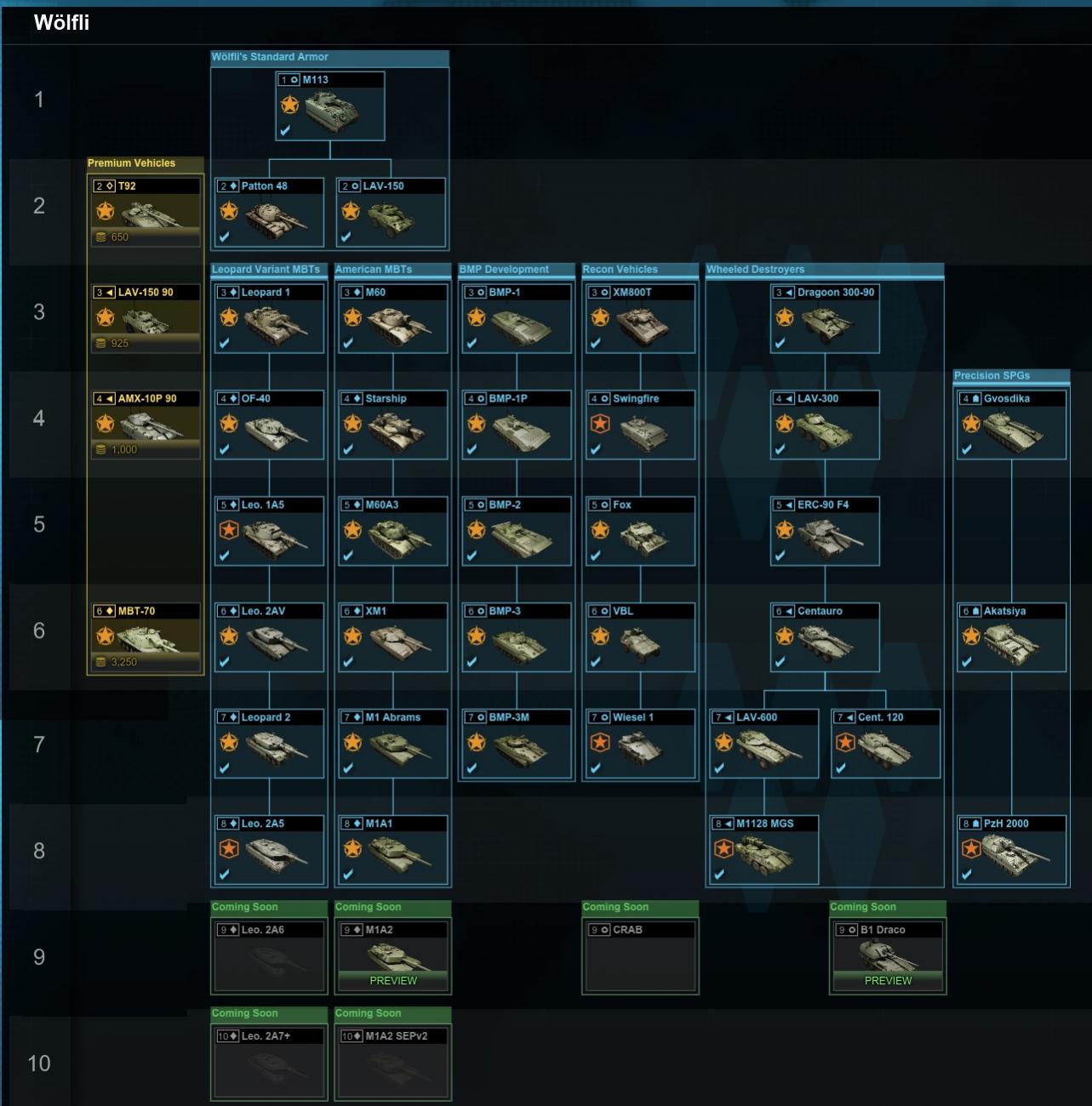Select the premium T92 vehicle
1092x1106 pixels.
146,211
